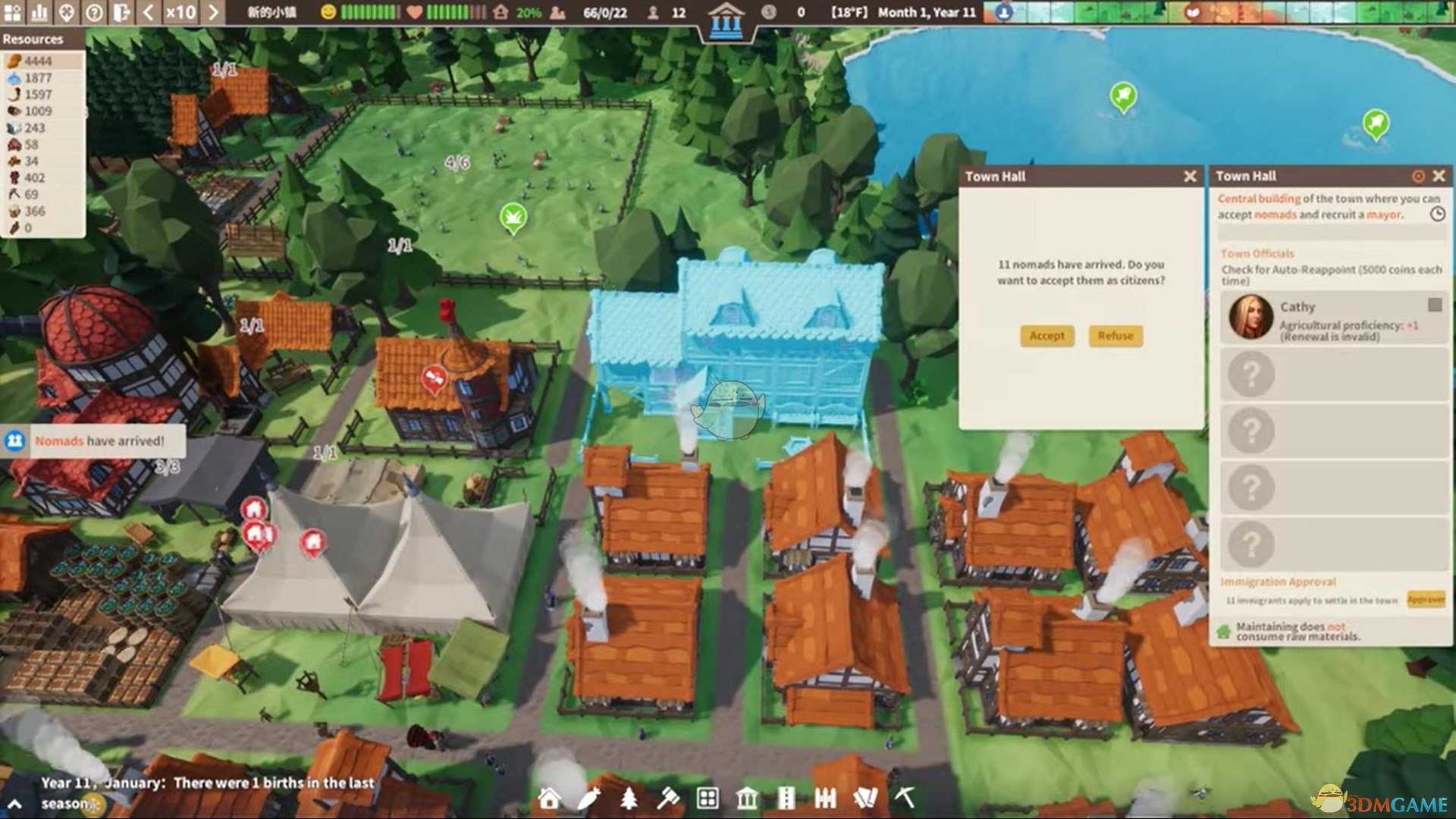
Task: Select the pickaxe tool in build bar
Action: [x=905, y=797]
